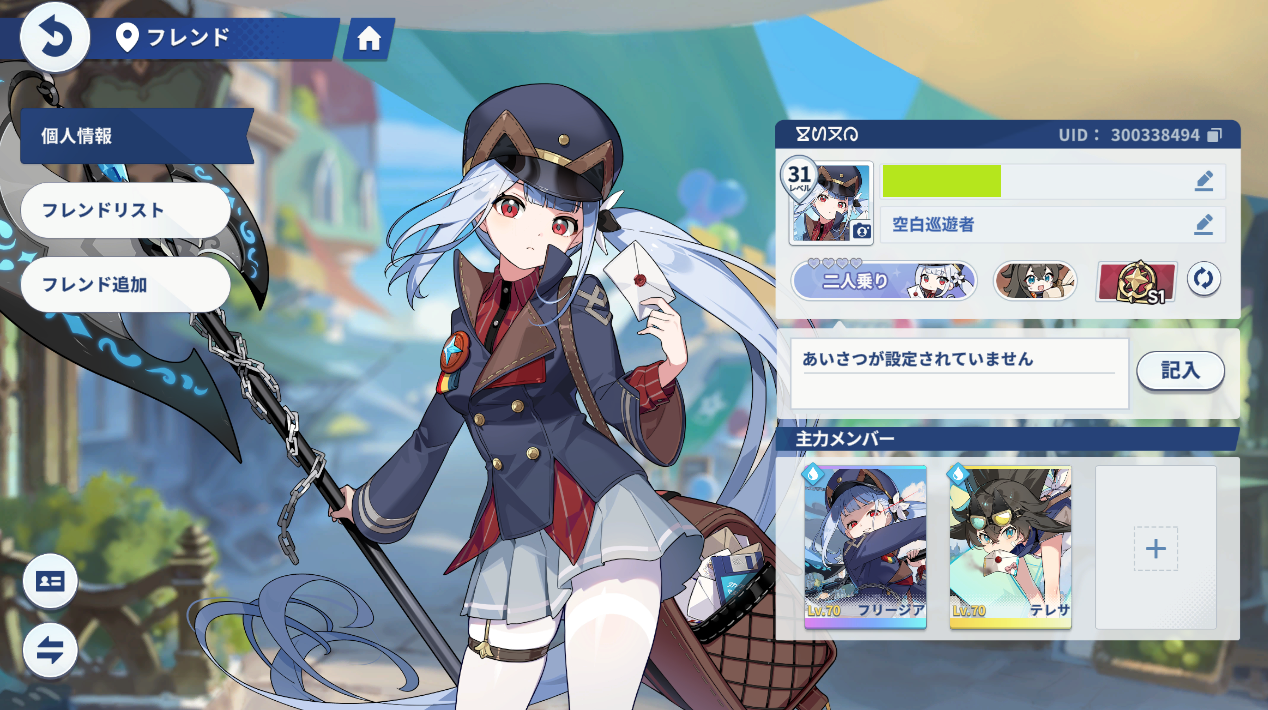Switch to the 個人情報 tab
The height and width of the screenshot is (710, 1268).
135,136
